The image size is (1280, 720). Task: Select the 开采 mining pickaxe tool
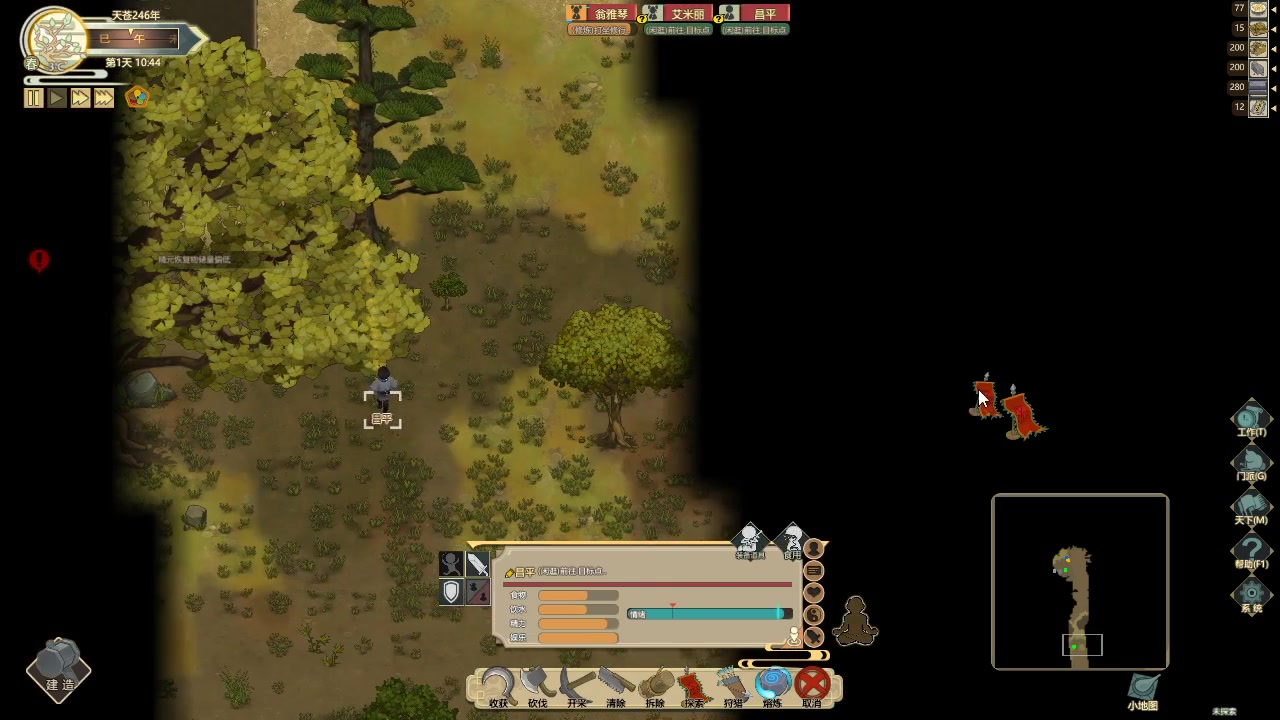tap(577, 686)
